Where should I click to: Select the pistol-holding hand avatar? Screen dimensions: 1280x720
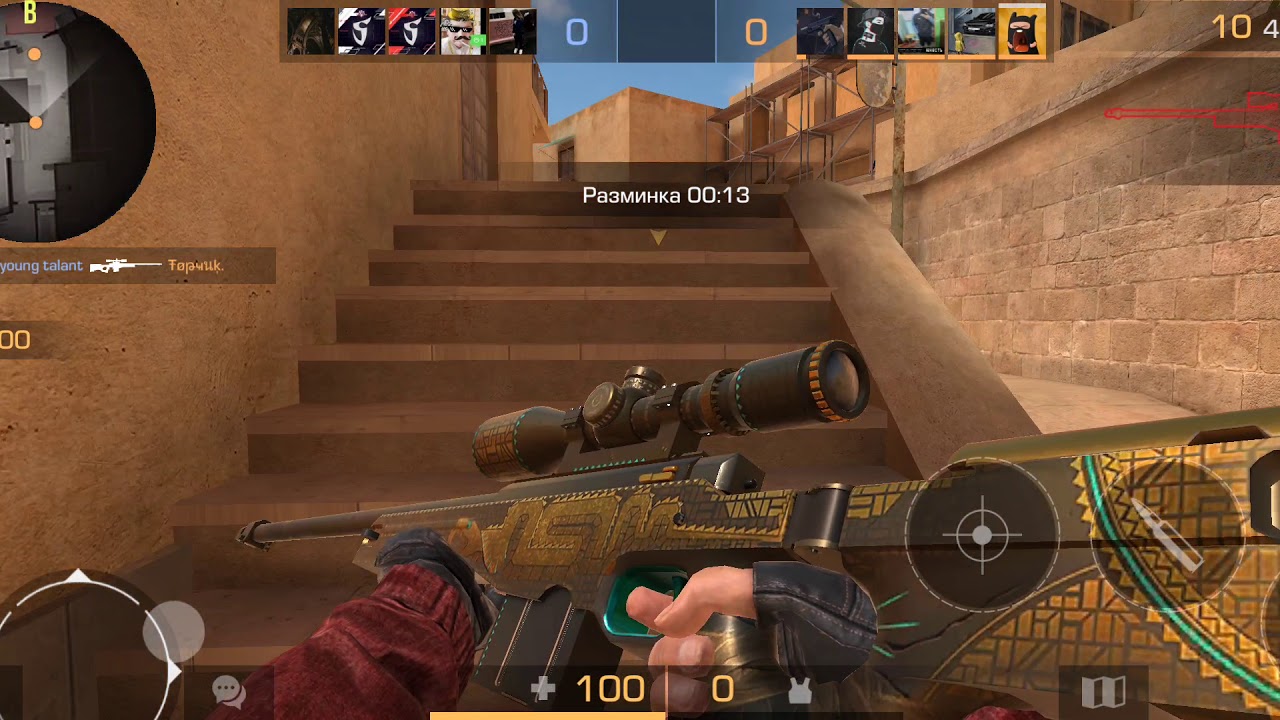pos(821,32)
